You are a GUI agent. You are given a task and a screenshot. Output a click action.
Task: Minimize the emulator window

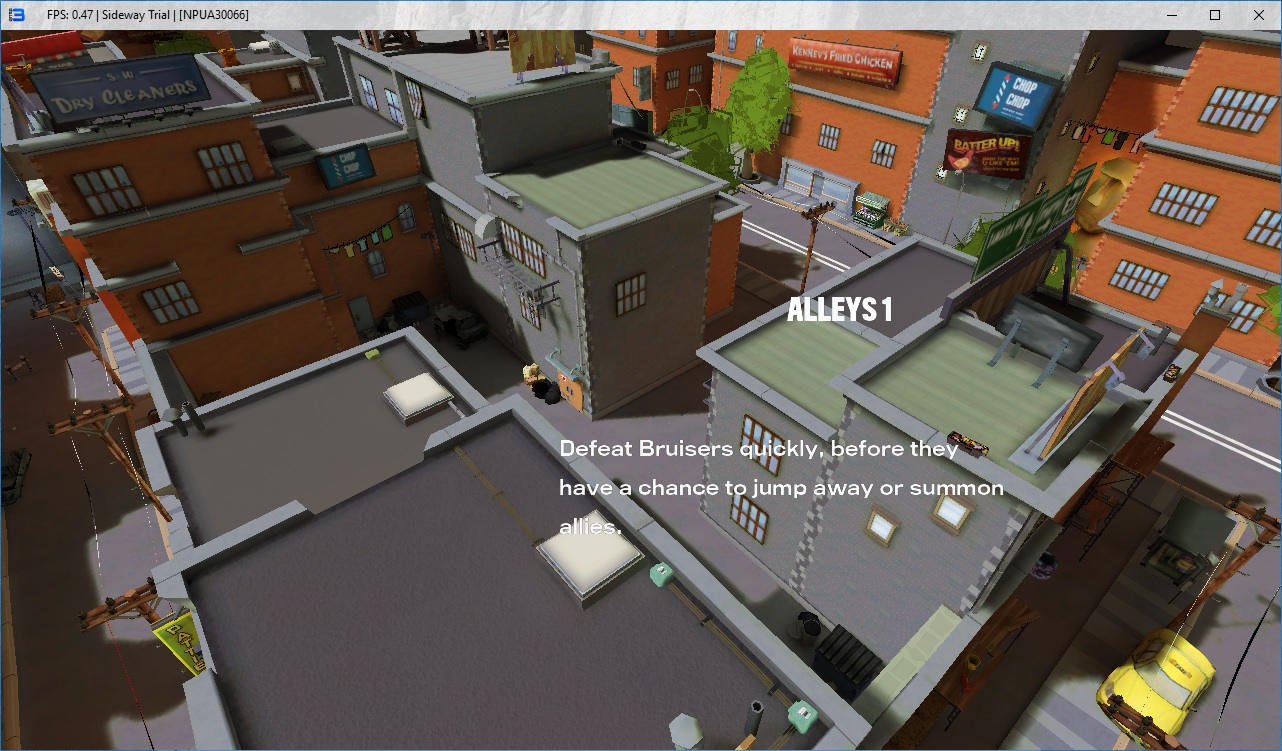1169,15
